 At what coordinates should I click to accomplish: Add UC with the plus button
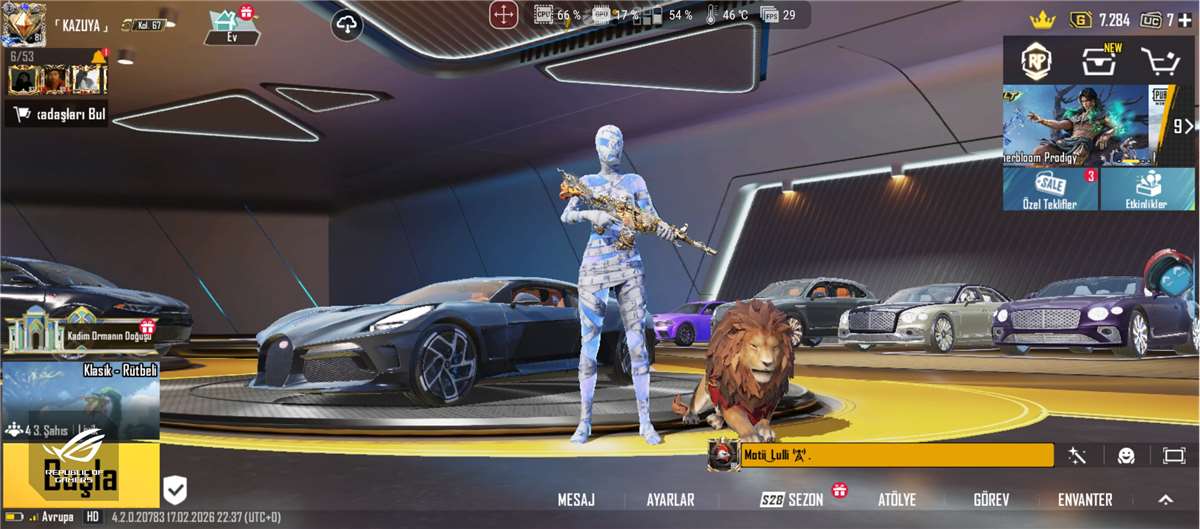(x=1185, y=20)
